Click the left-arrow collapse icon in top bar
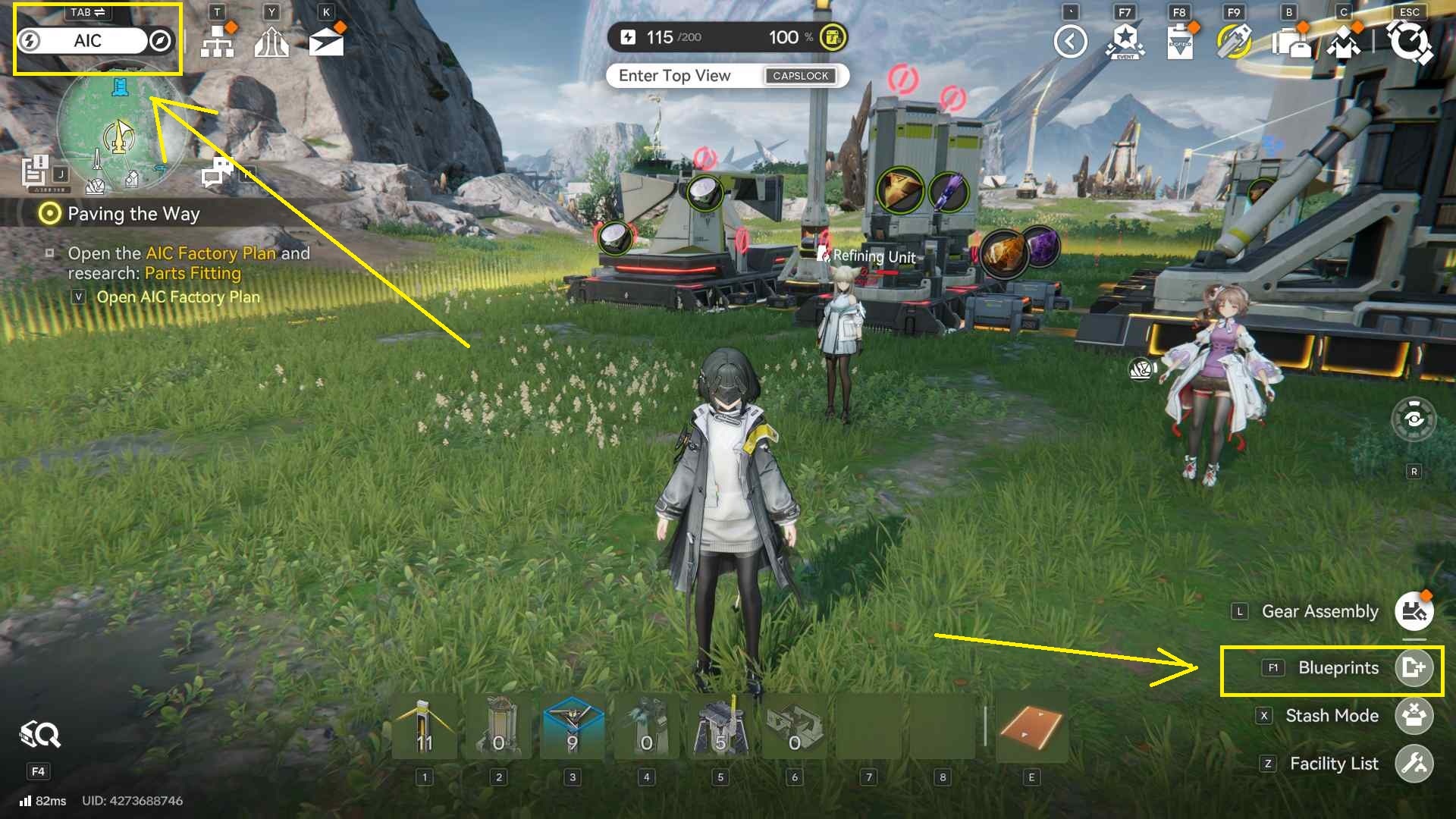This screenshot has height=819, width=1456. click(x=1070, y=42)
